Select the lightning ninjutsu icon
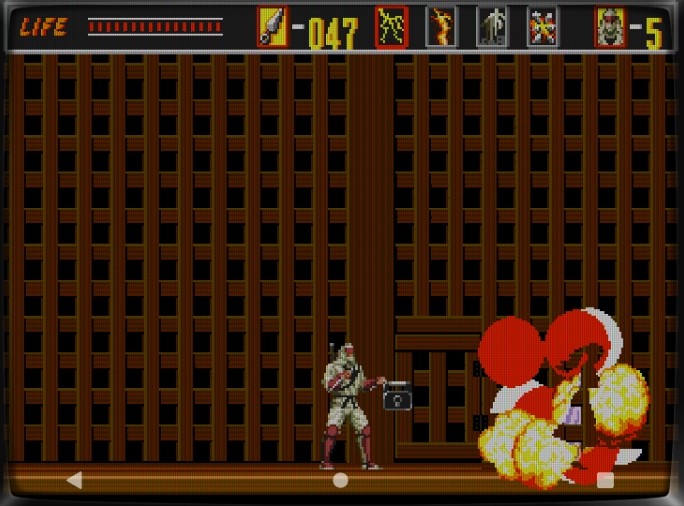Image resolution: width=684 pixels, height=506 pixels. 392,28
